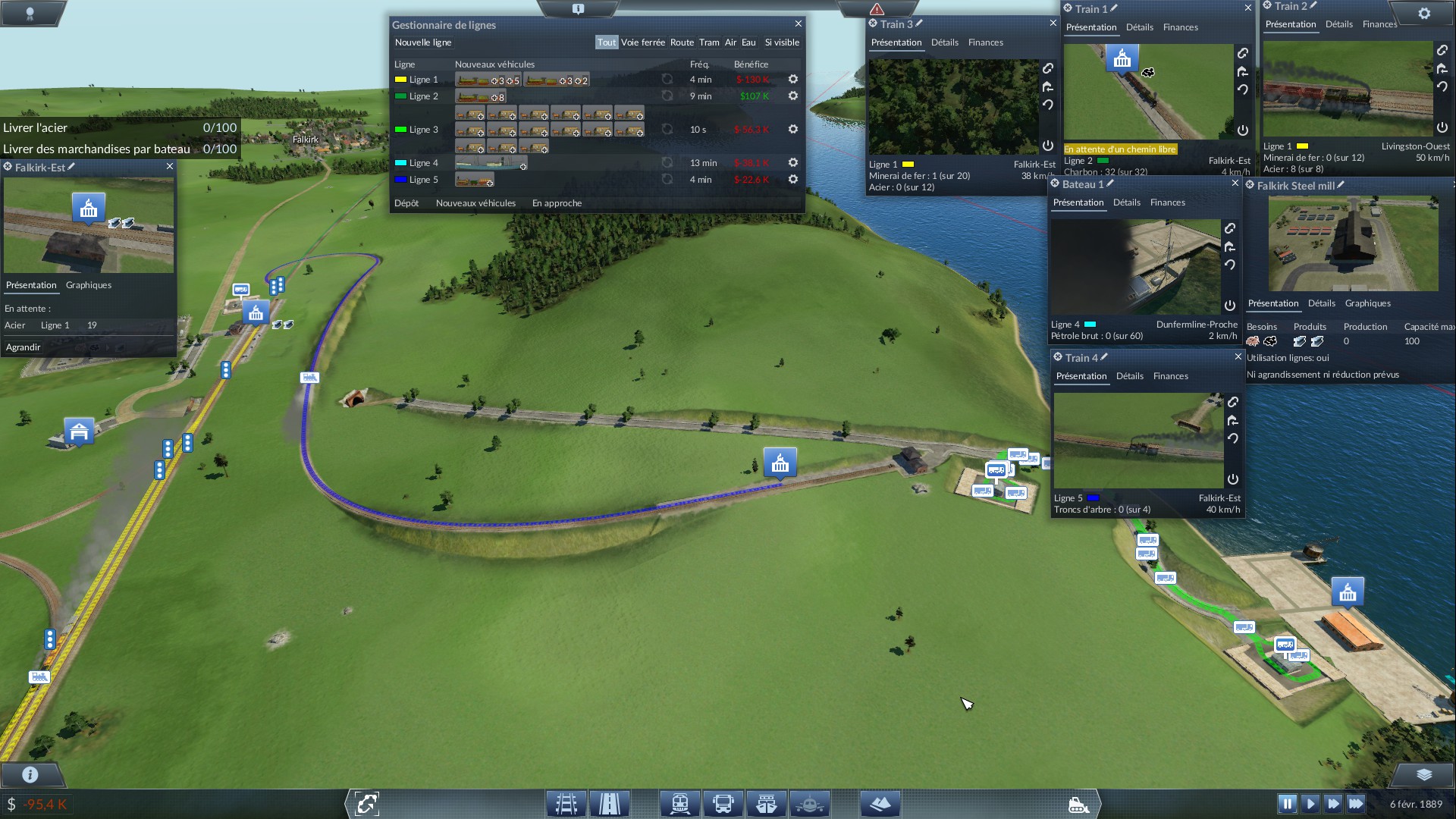Toggle the Si visible filter
Image resolution: width=1456 pixels, height=819 pixels.
point(782,42)
